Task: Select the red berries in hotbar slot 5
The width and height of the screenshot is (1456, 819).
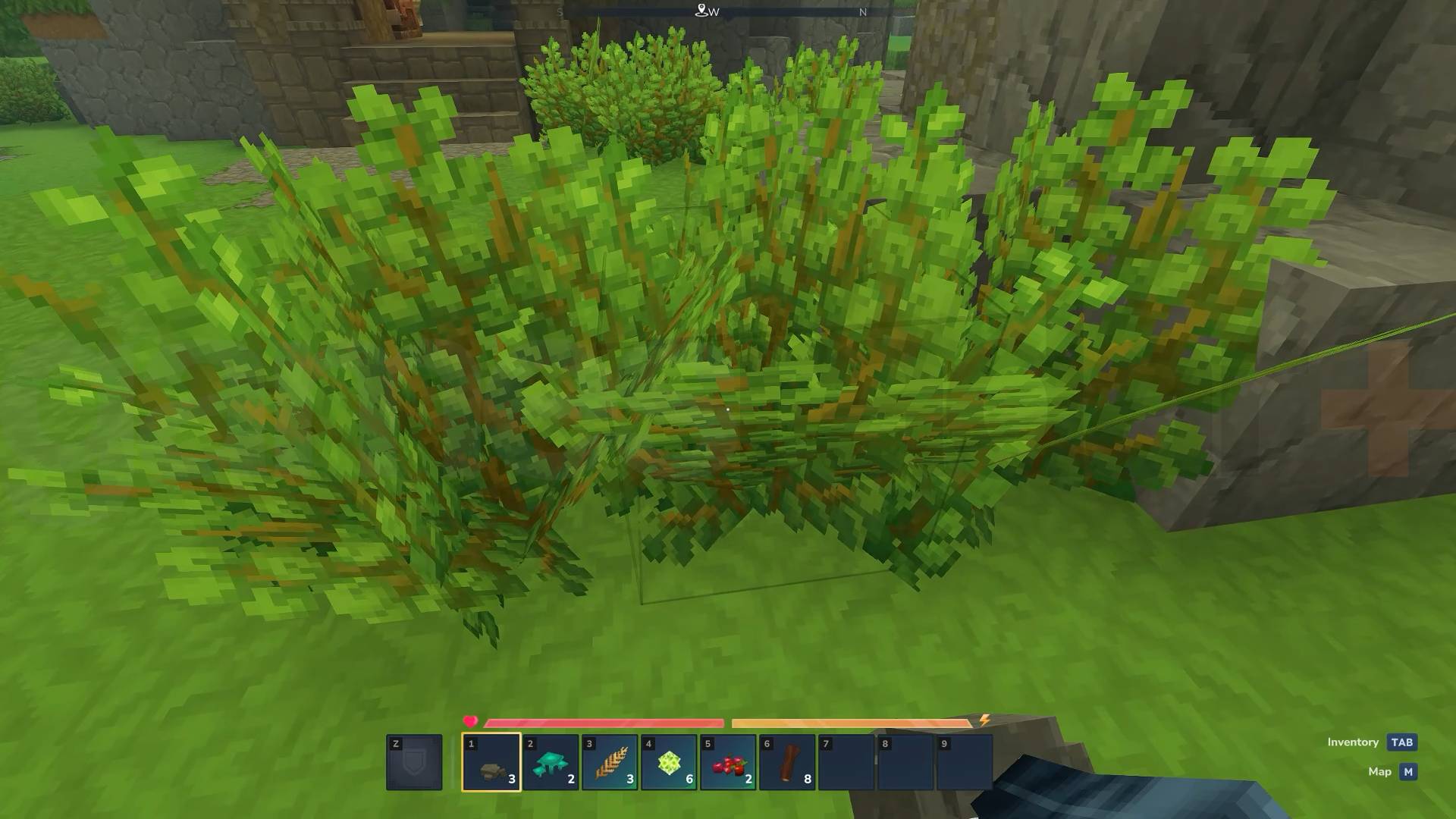Action: pyautogui.click(x=729, y=762)
